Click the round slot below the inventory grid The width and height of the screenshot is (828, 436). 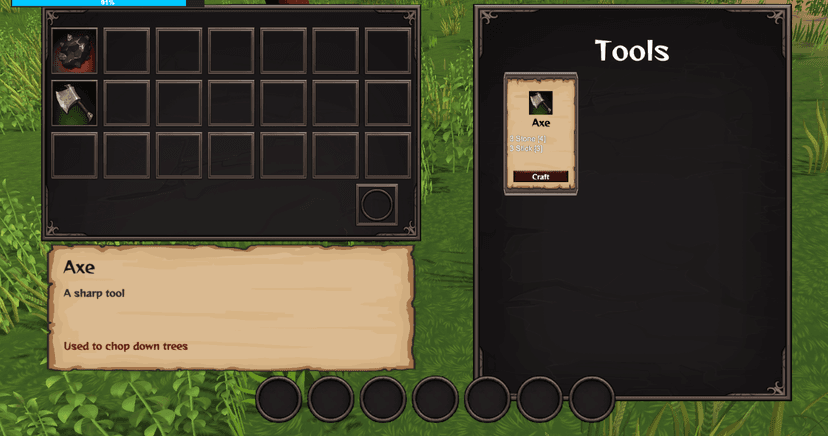tap(377, 205)
